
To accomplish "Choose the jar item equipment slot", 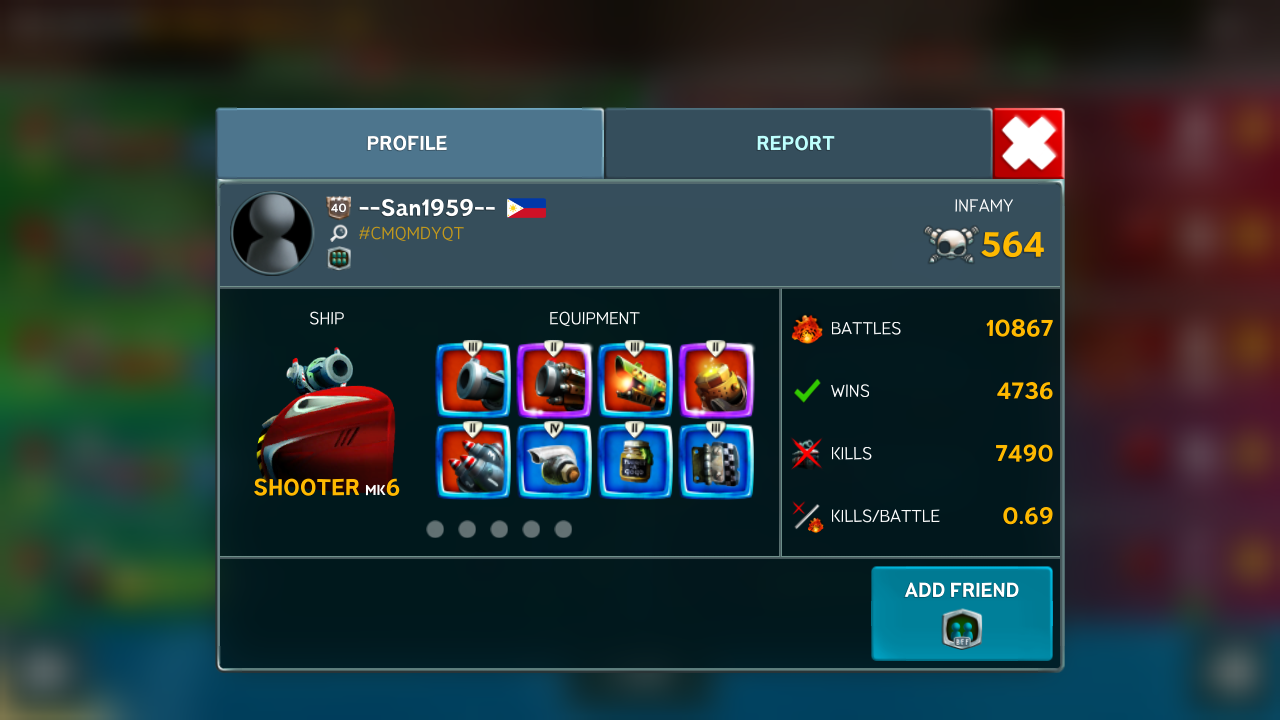I will (x=635, y=461).
